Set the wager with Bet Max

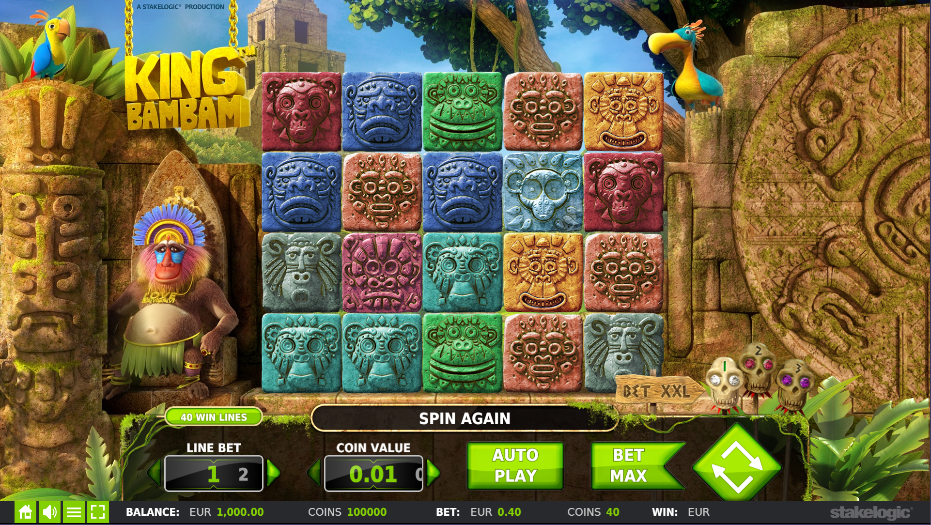(x=629, y=466)
